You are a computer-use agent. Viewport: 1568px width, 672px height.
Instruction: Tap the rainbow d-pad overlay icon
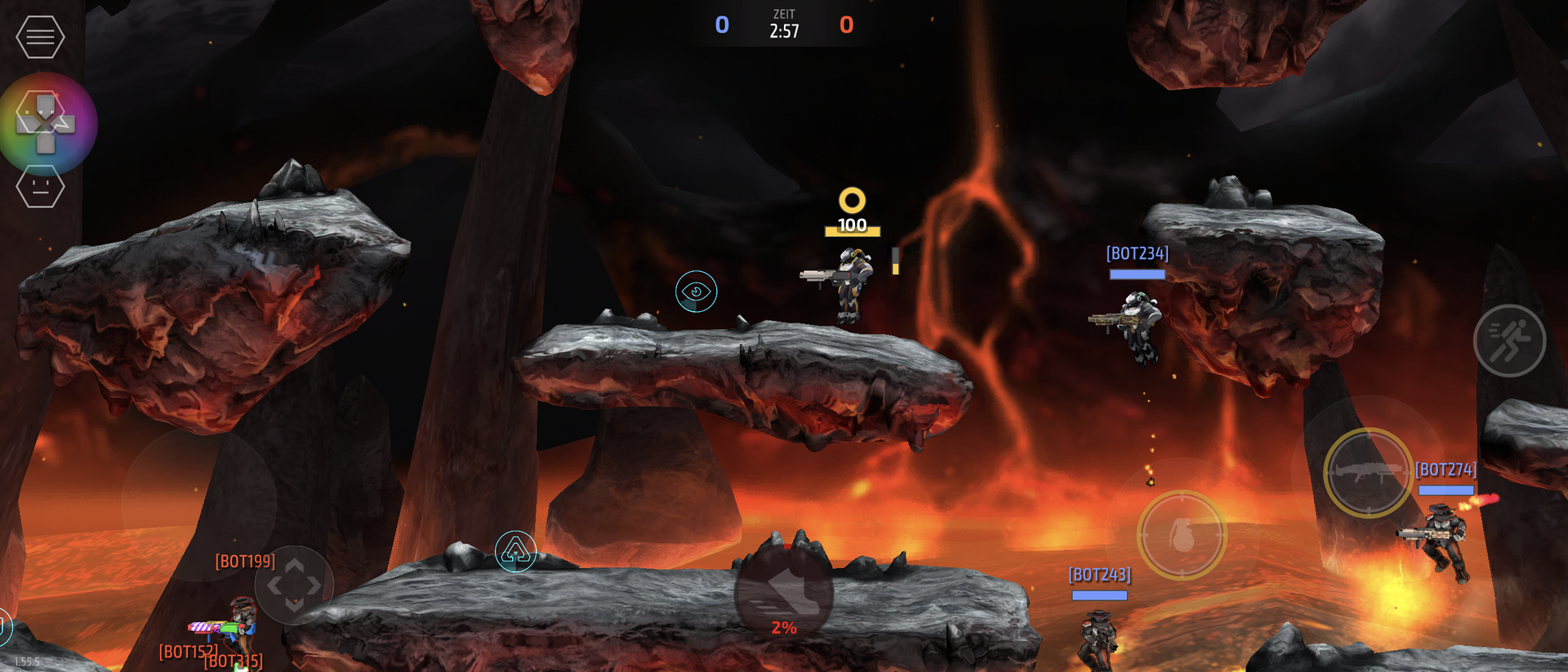tap(47, 123)
